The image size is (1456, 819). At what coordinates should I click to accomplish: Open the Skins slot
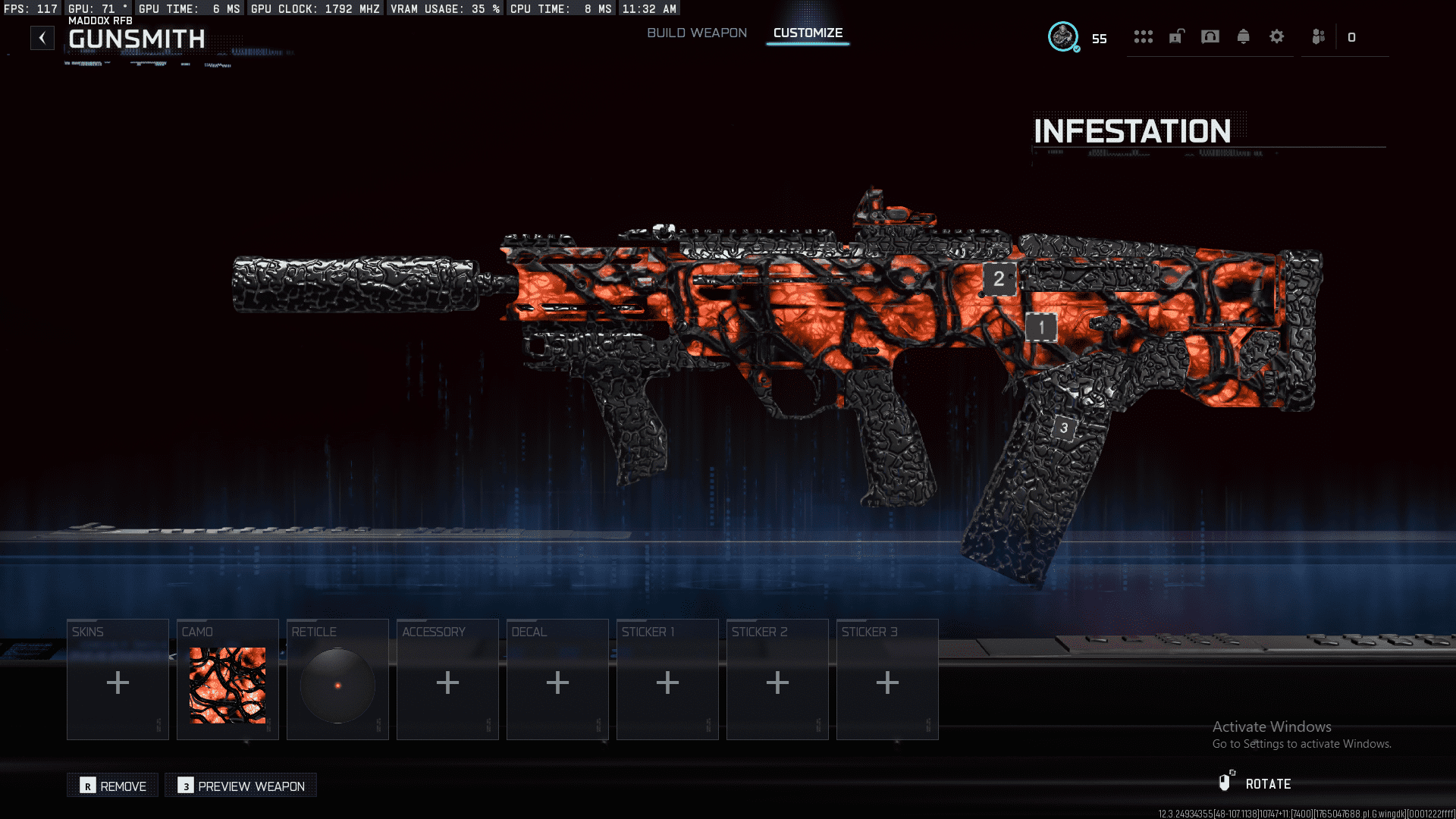coord(118,679)
